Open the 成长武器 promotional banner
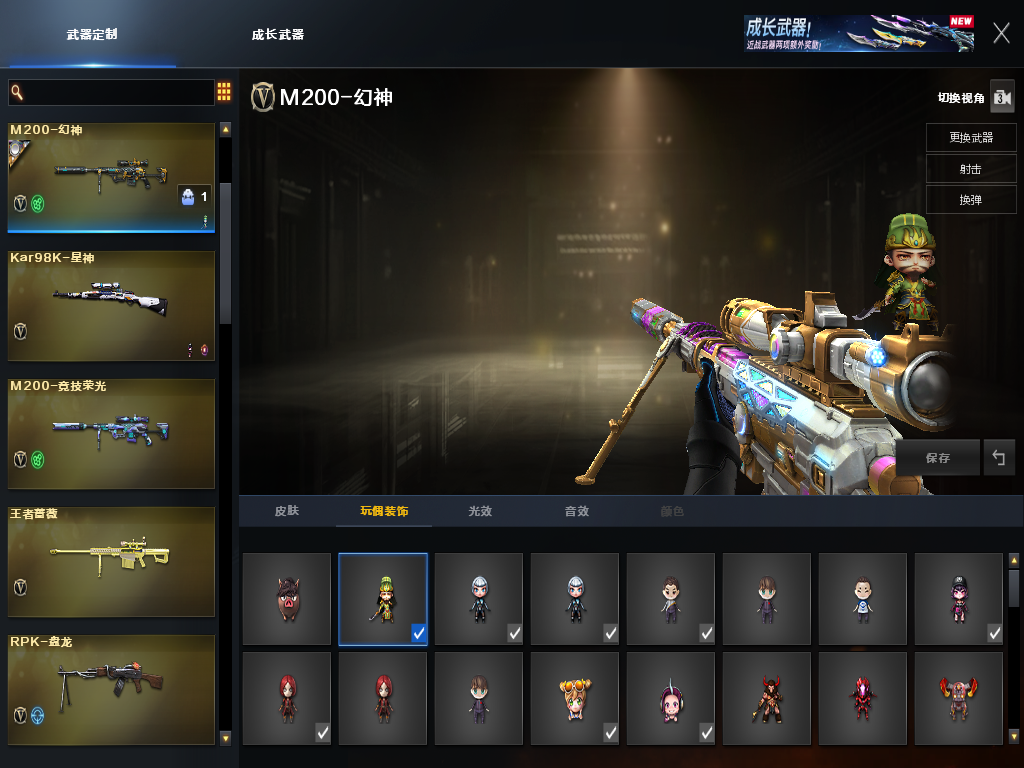This screenshot has height=768, width=1024. click(x=858, y=33)
